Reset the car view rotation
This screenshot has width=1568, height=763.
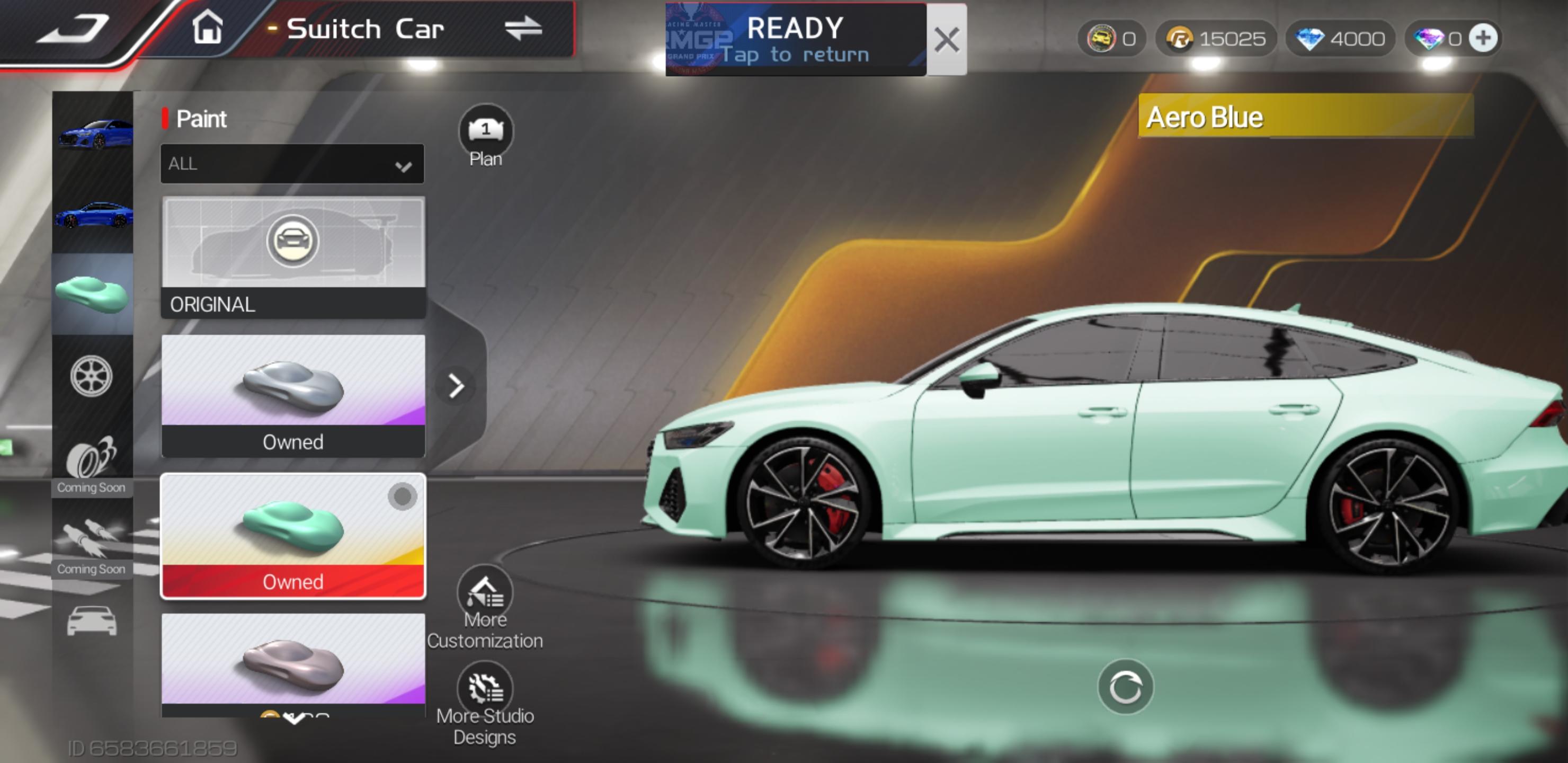pos(1125,687)
